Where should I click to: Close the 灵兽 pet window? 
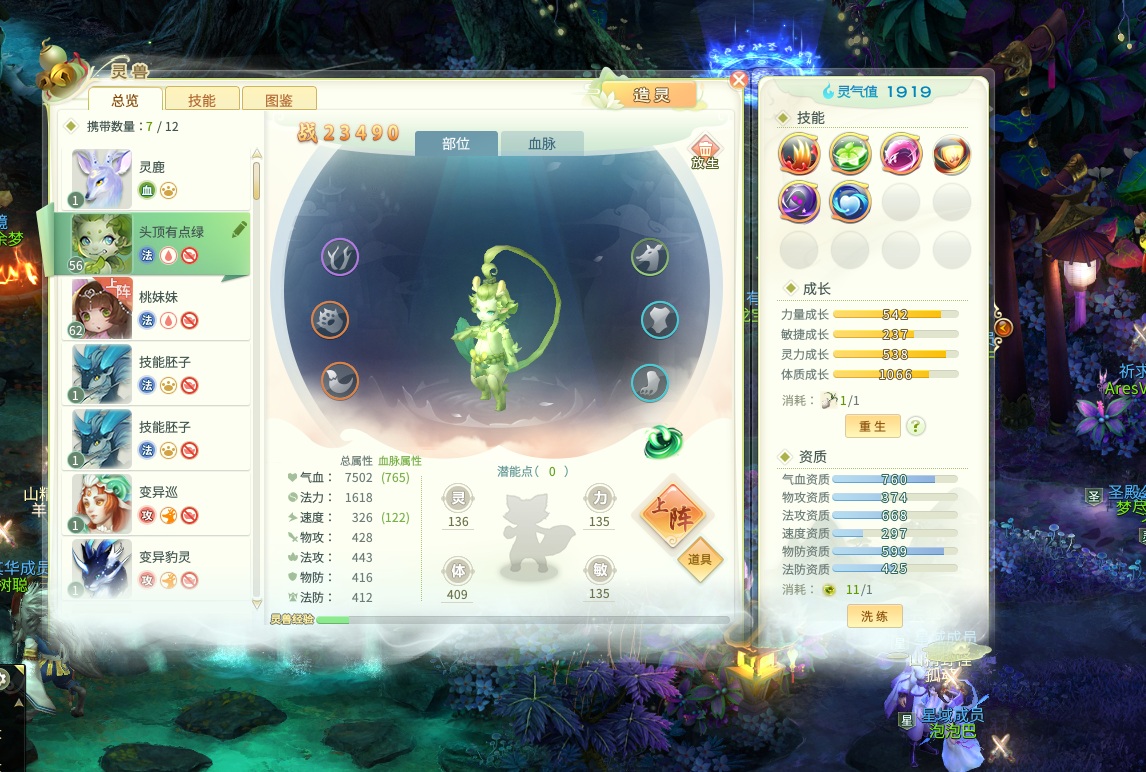click(739, 80)
